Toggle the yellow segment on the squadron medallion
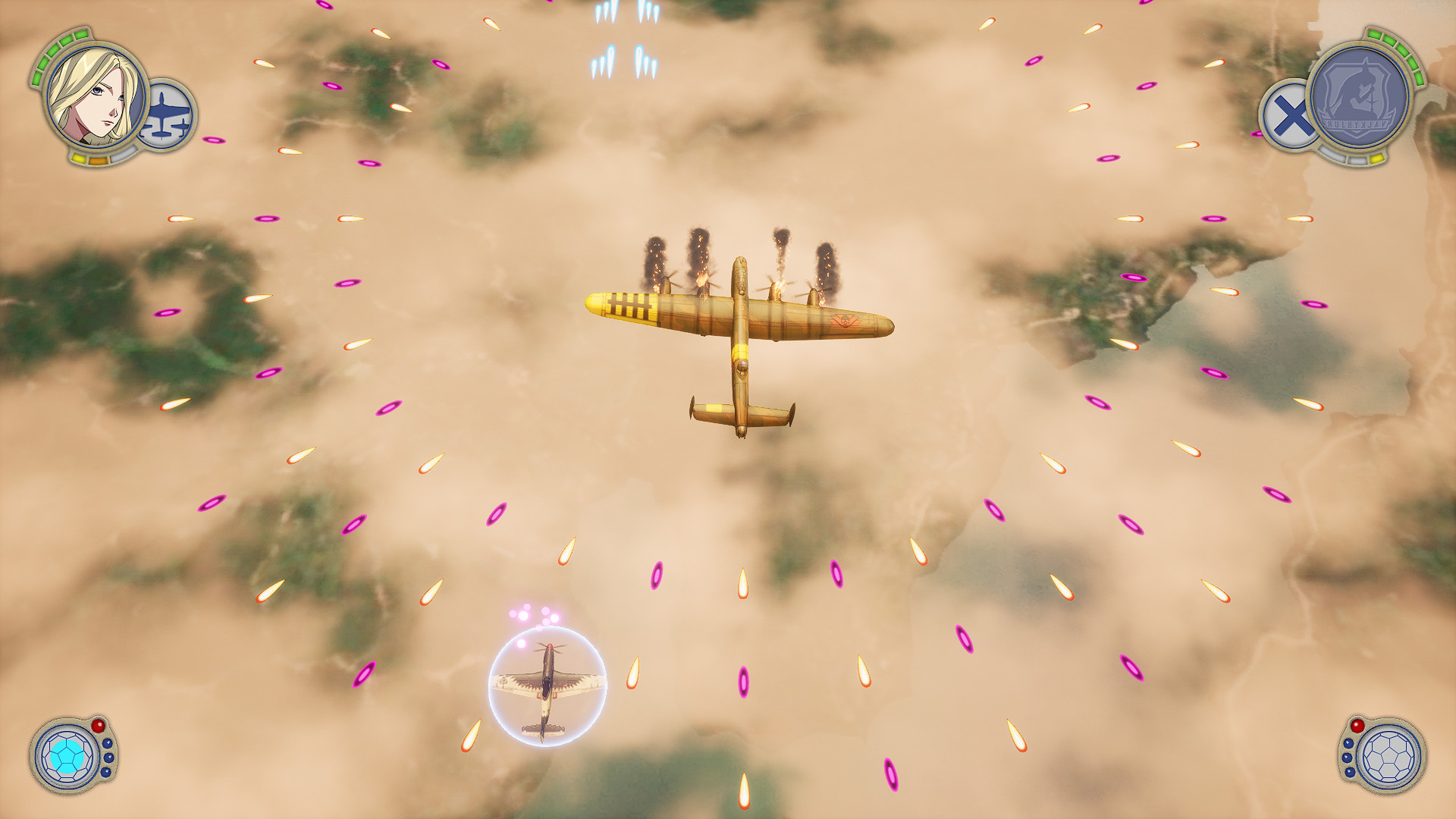The height and width of the screenshot is (819, 1456). pyautogui.click(x=1378, y=159)
